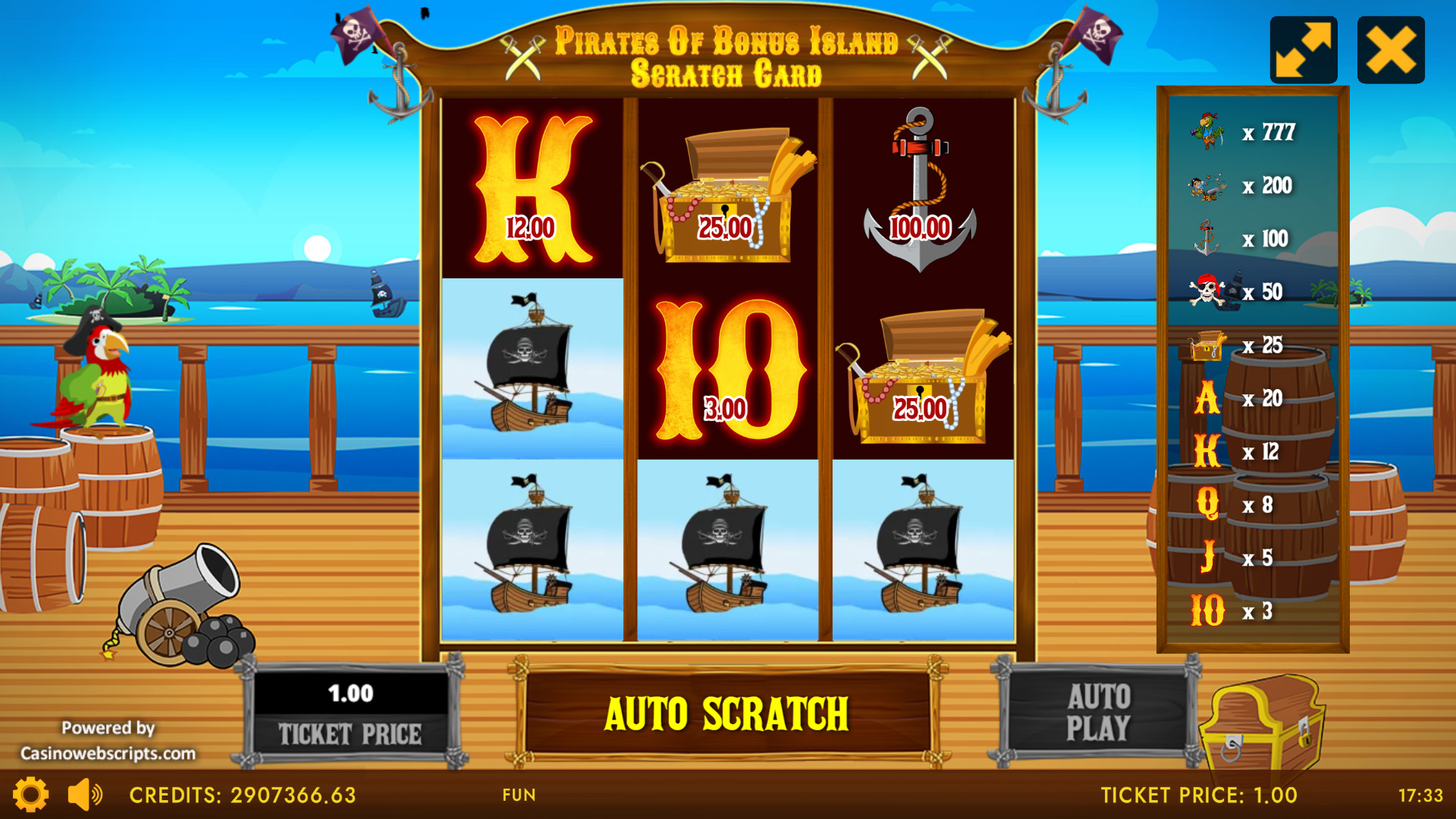Open the gear settings menu
Viewport: 1456px width, 819px height.
click(x=31, y=795)
